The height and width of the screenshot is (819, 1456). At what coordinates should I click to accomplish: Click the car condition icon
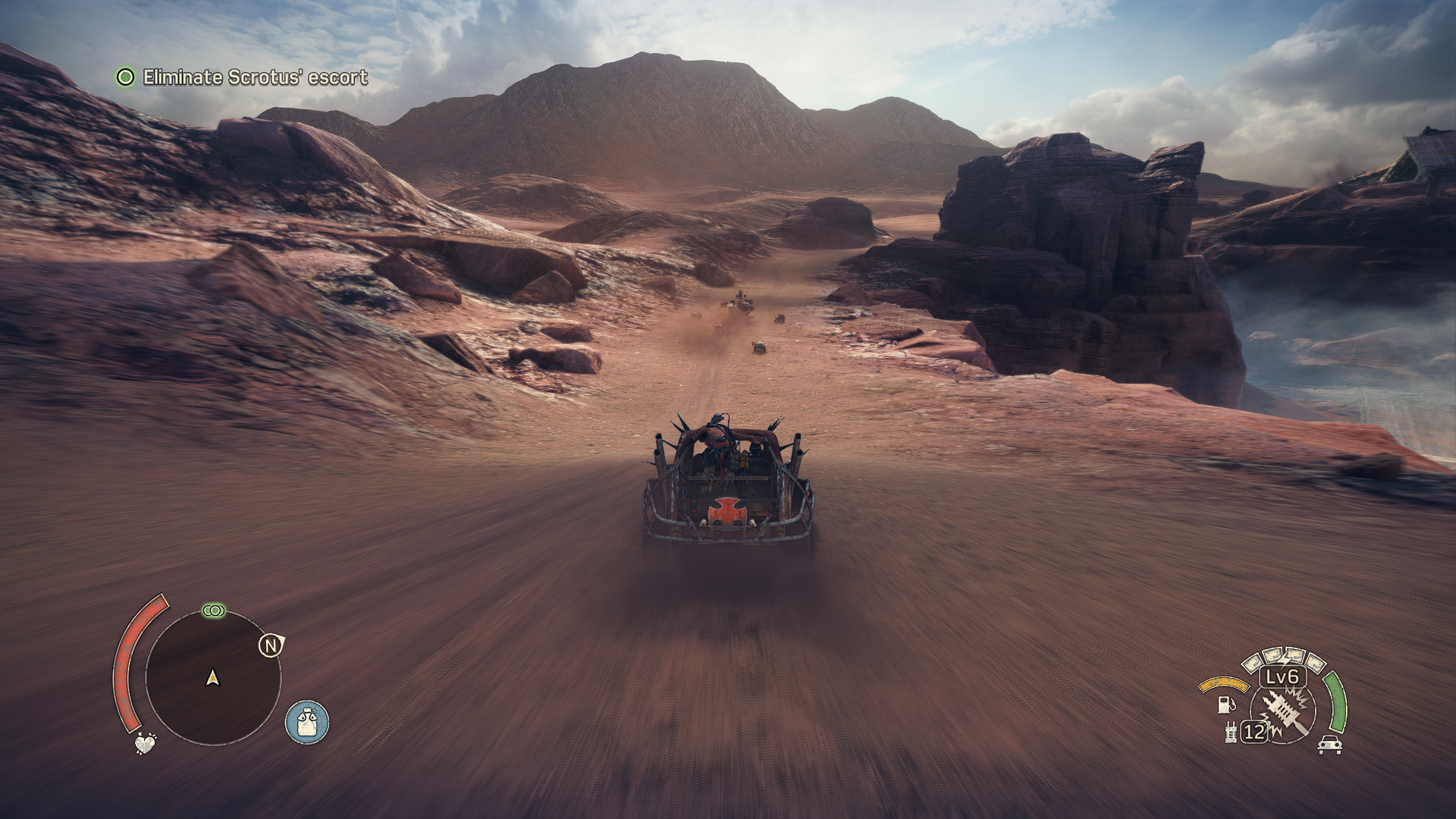1330,745
